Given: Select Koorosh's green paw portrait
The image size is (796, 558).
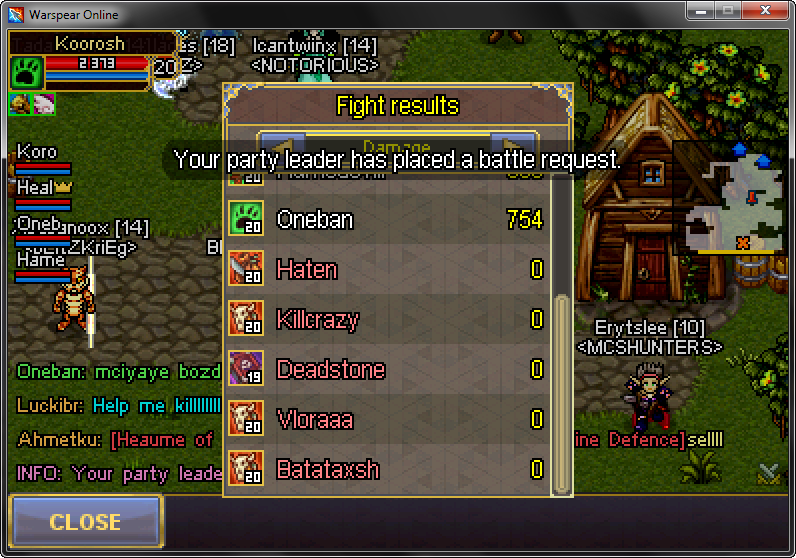Looking at the screenshot, I should click(27, 71).
